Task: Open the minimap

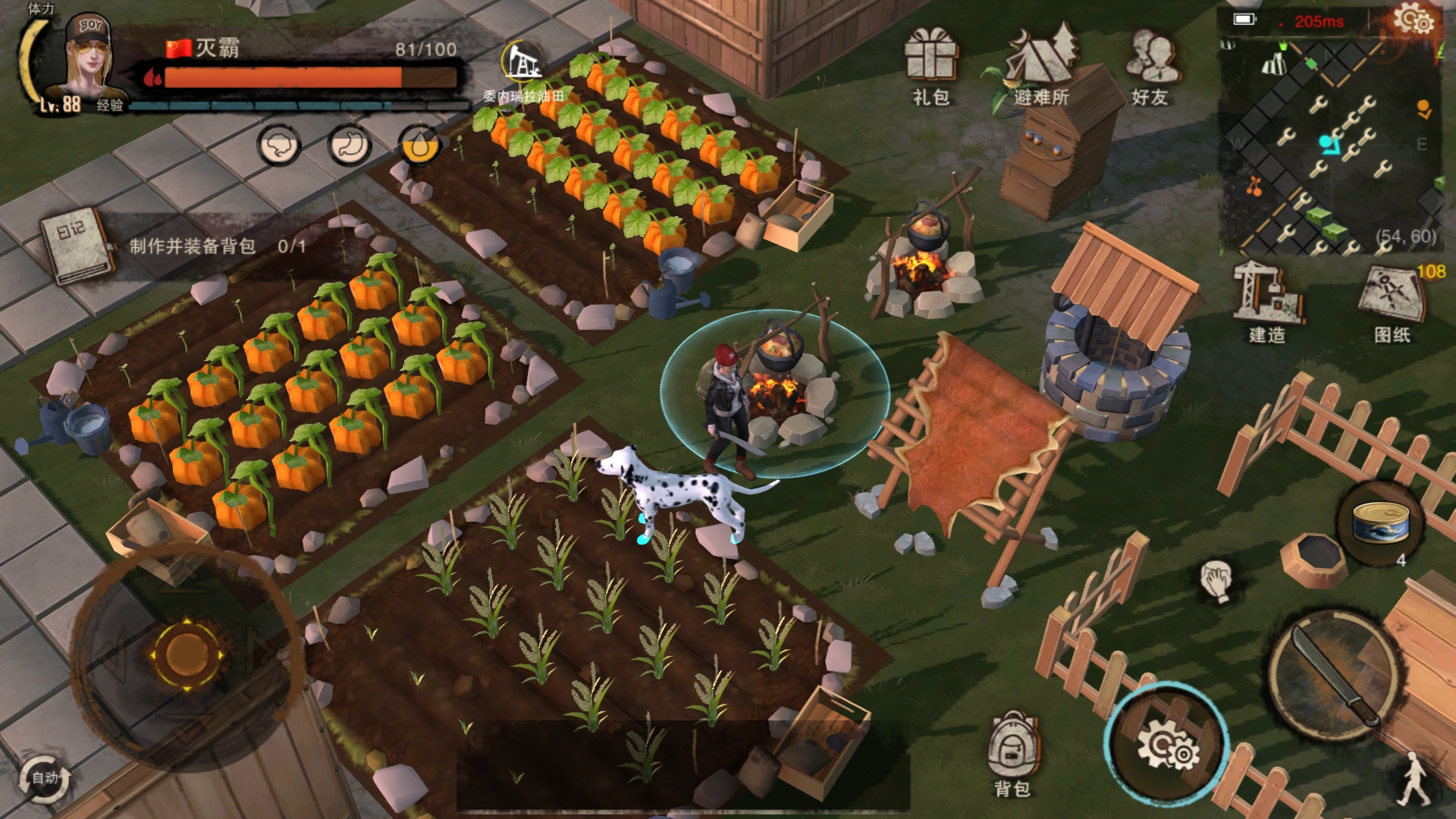Action: (1332, 146)
